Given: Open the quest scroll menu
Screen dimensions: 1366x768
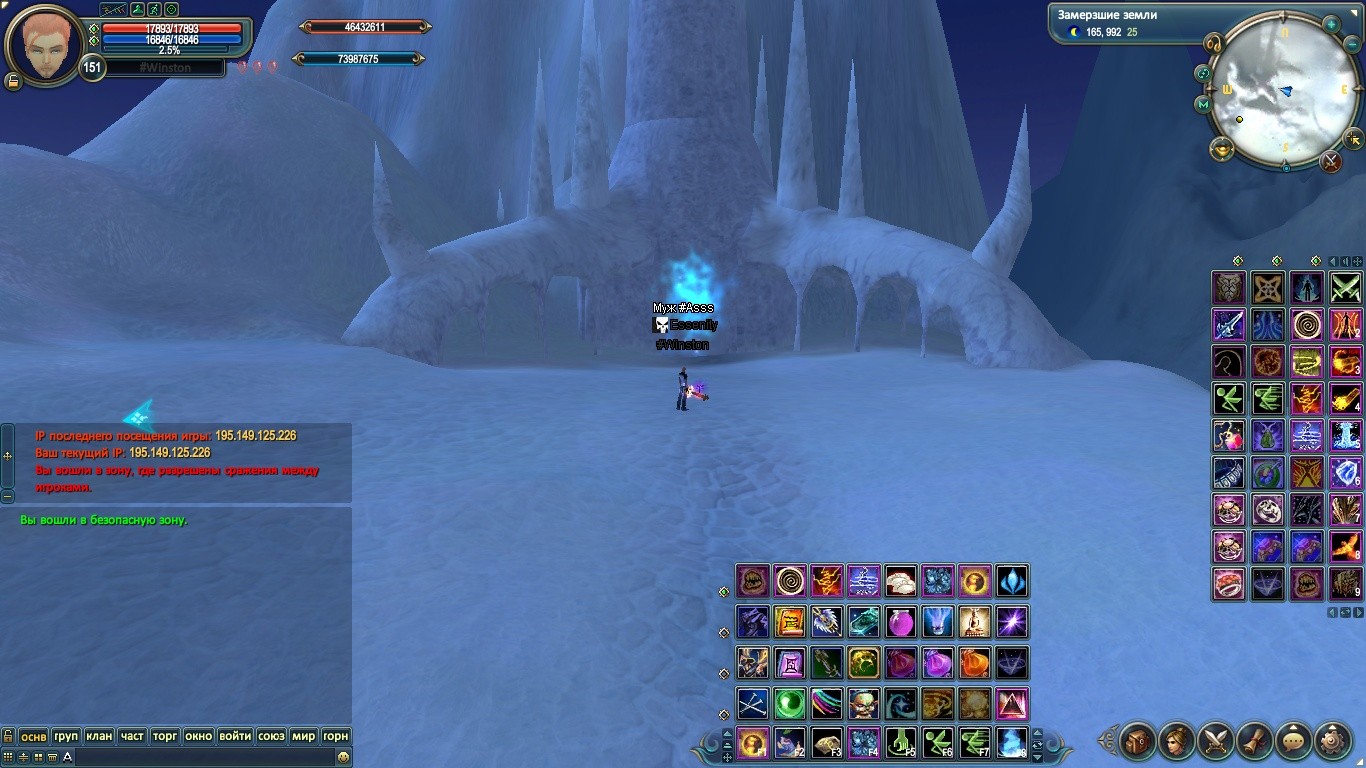Looking at the screenshot, I should point(1255,742).
